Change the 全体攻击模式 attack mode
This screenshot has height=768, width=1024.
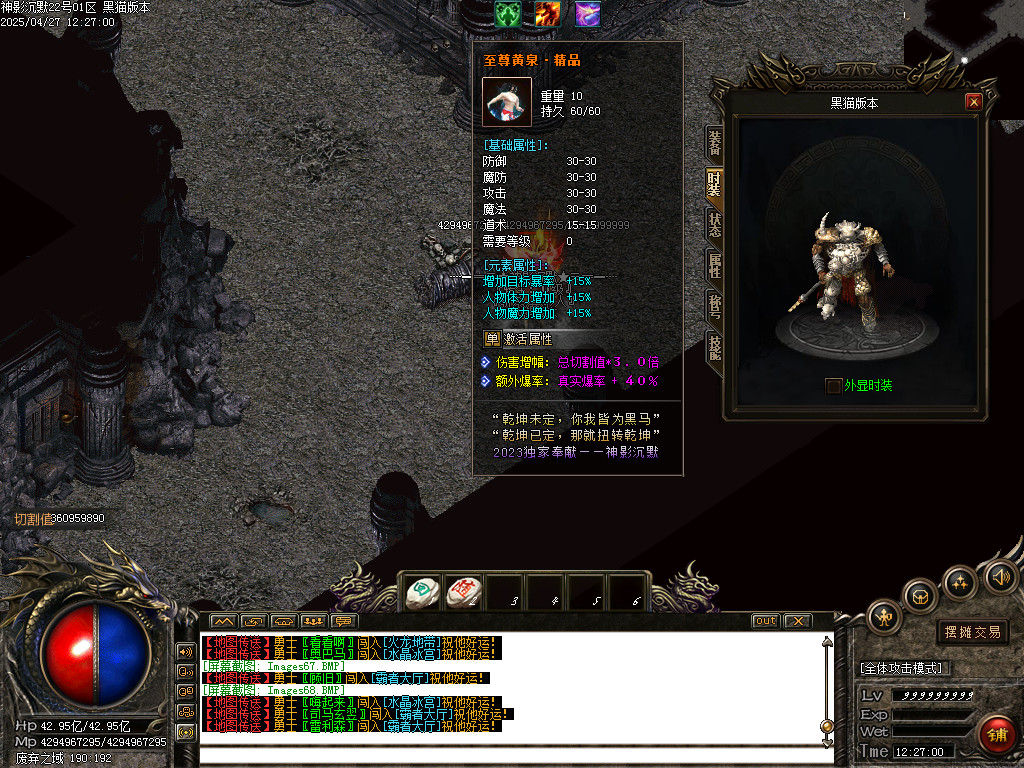click(x=905, y=668)
